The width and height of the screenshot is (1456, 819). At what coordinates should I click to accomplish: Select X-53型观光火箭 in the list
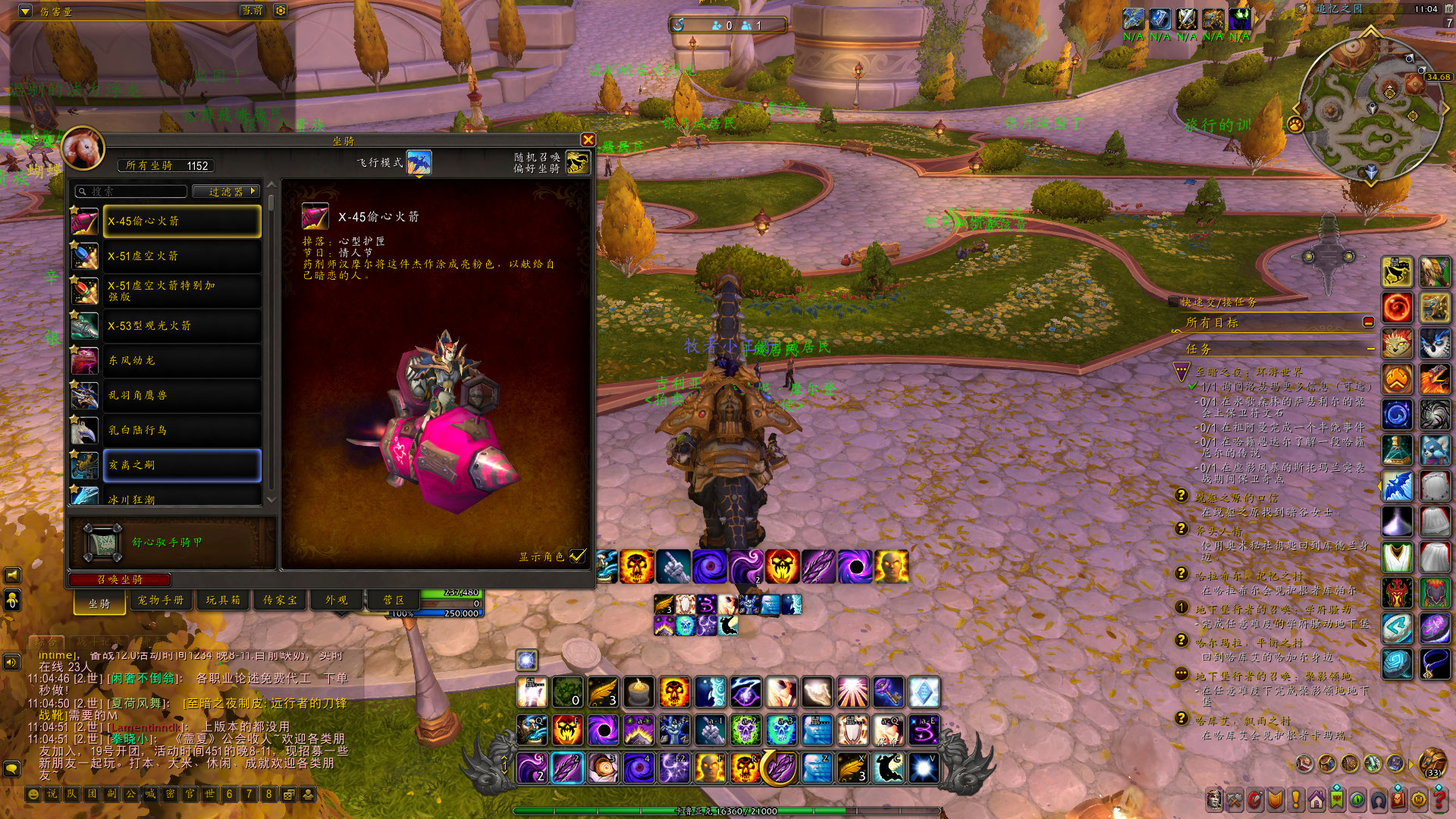tap(182, 326)
